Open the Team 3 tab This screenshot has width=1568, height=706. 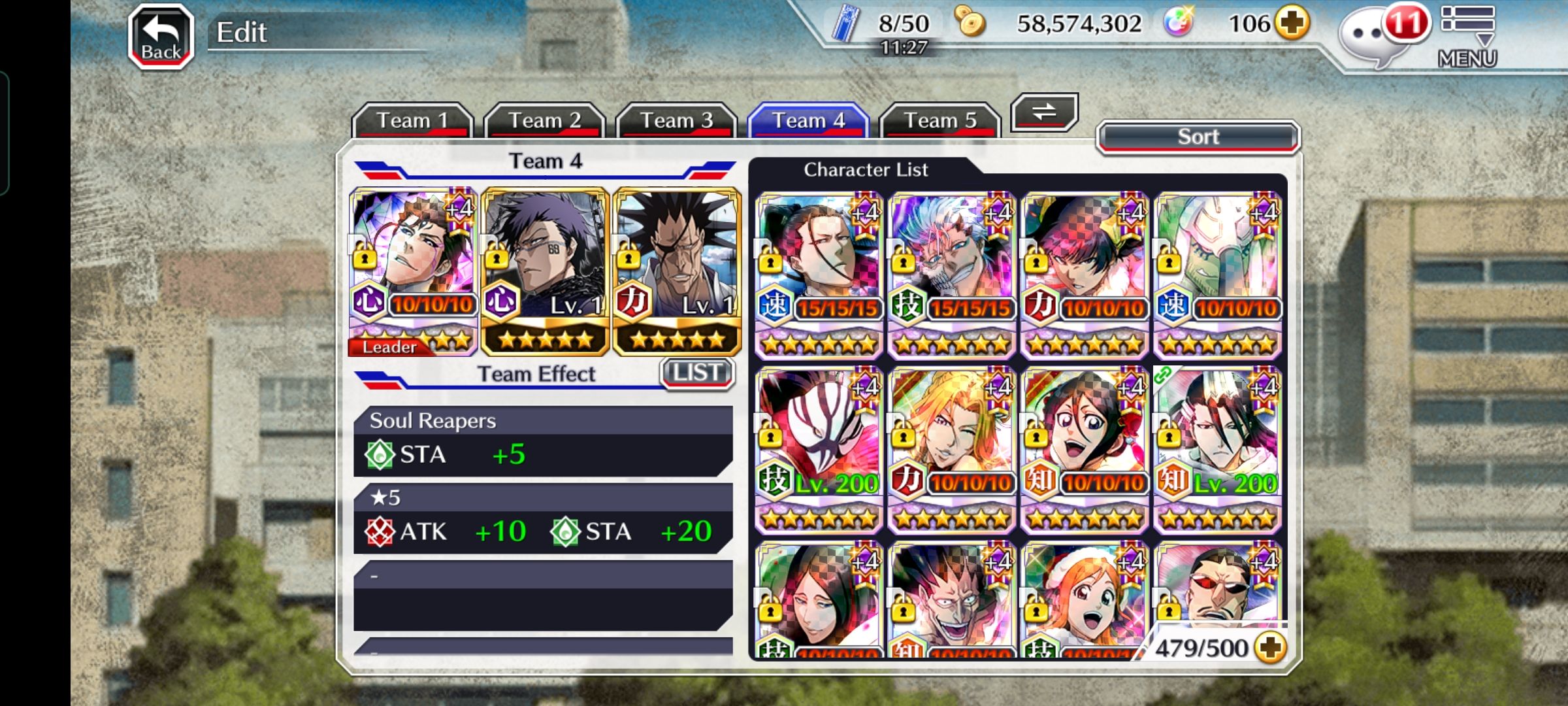(x=676, y=120)
